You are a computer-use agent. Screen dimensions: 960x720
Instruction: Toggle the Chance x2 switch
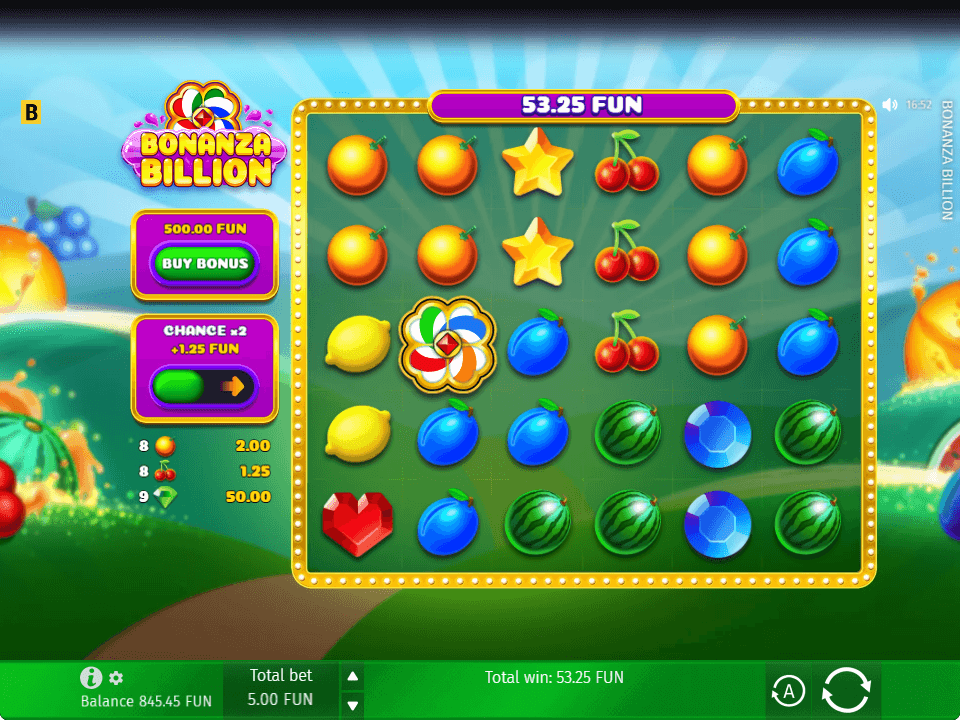coord(204,387)
